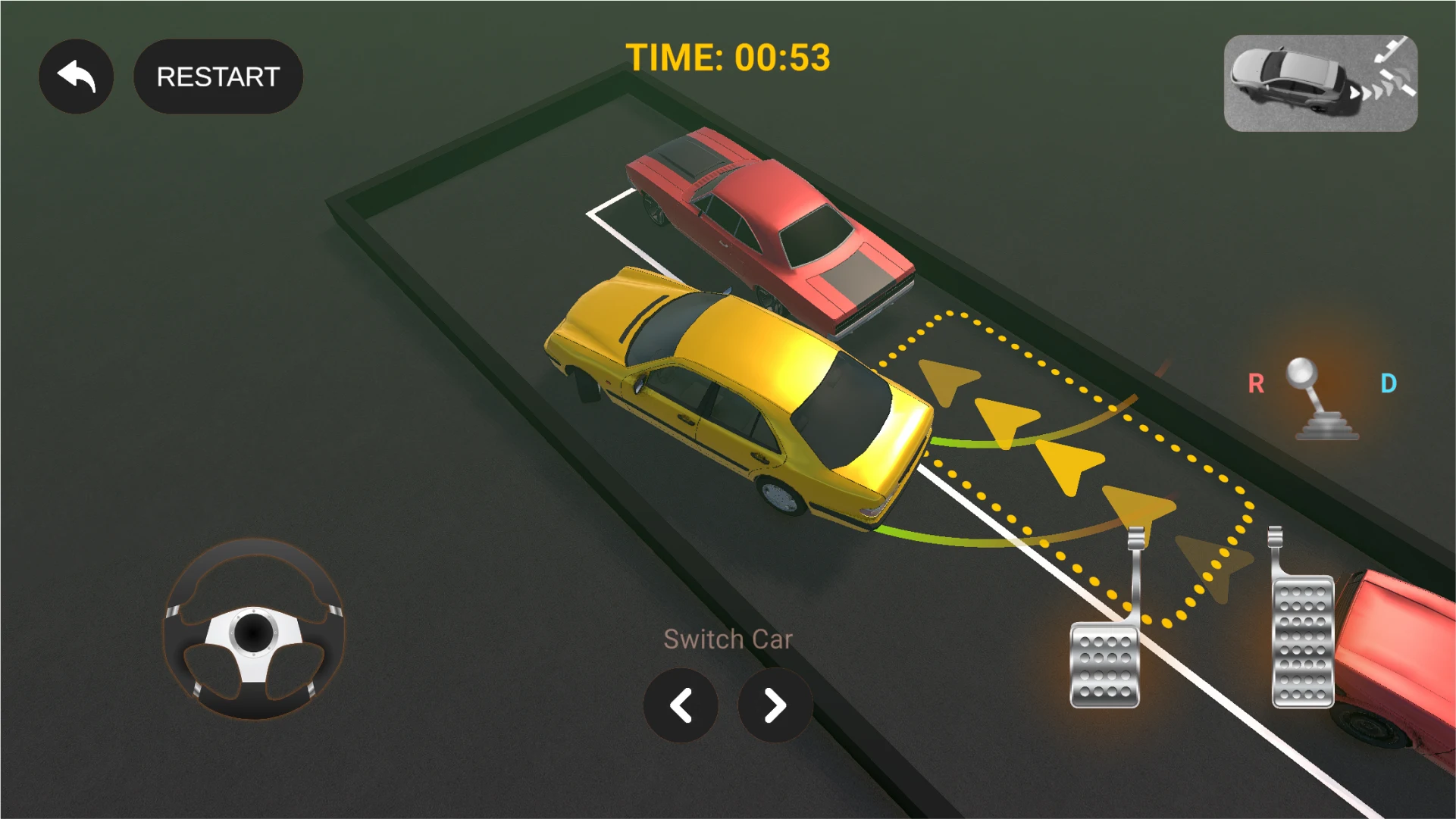Step on the gas pedal

coord(1302,640)
